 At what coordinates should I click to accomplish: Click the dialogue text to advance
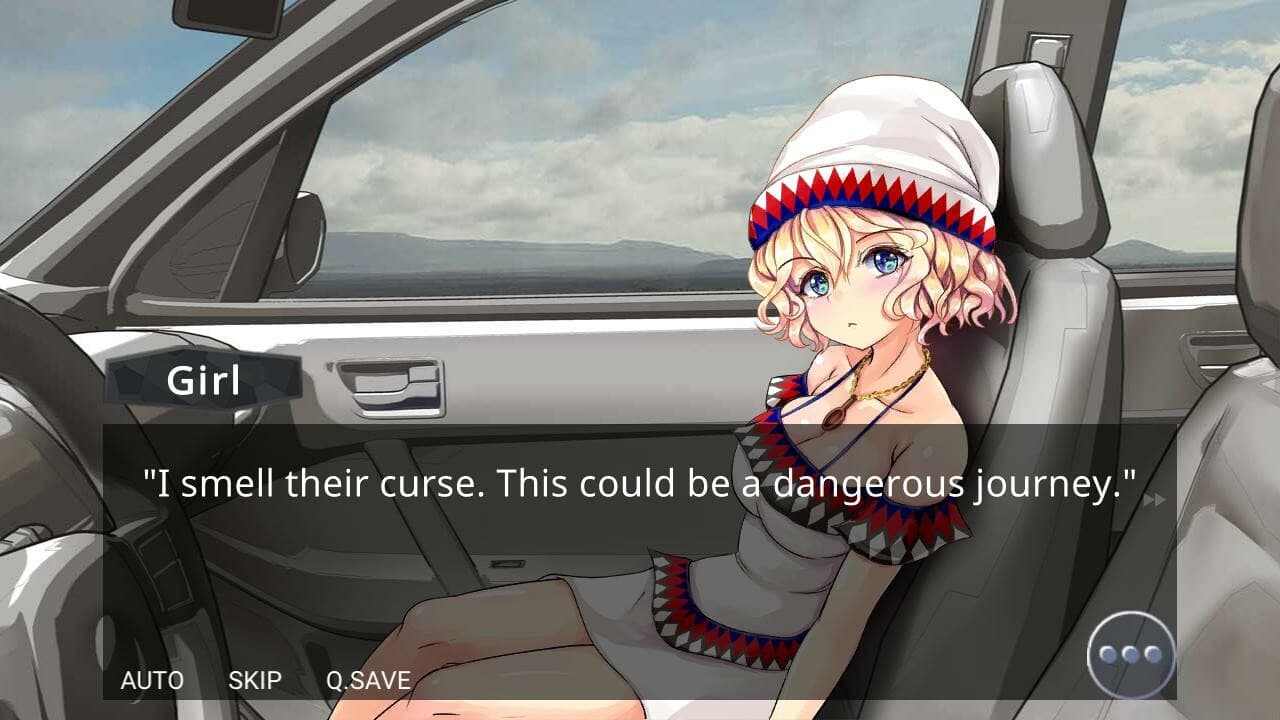point(640,481)
